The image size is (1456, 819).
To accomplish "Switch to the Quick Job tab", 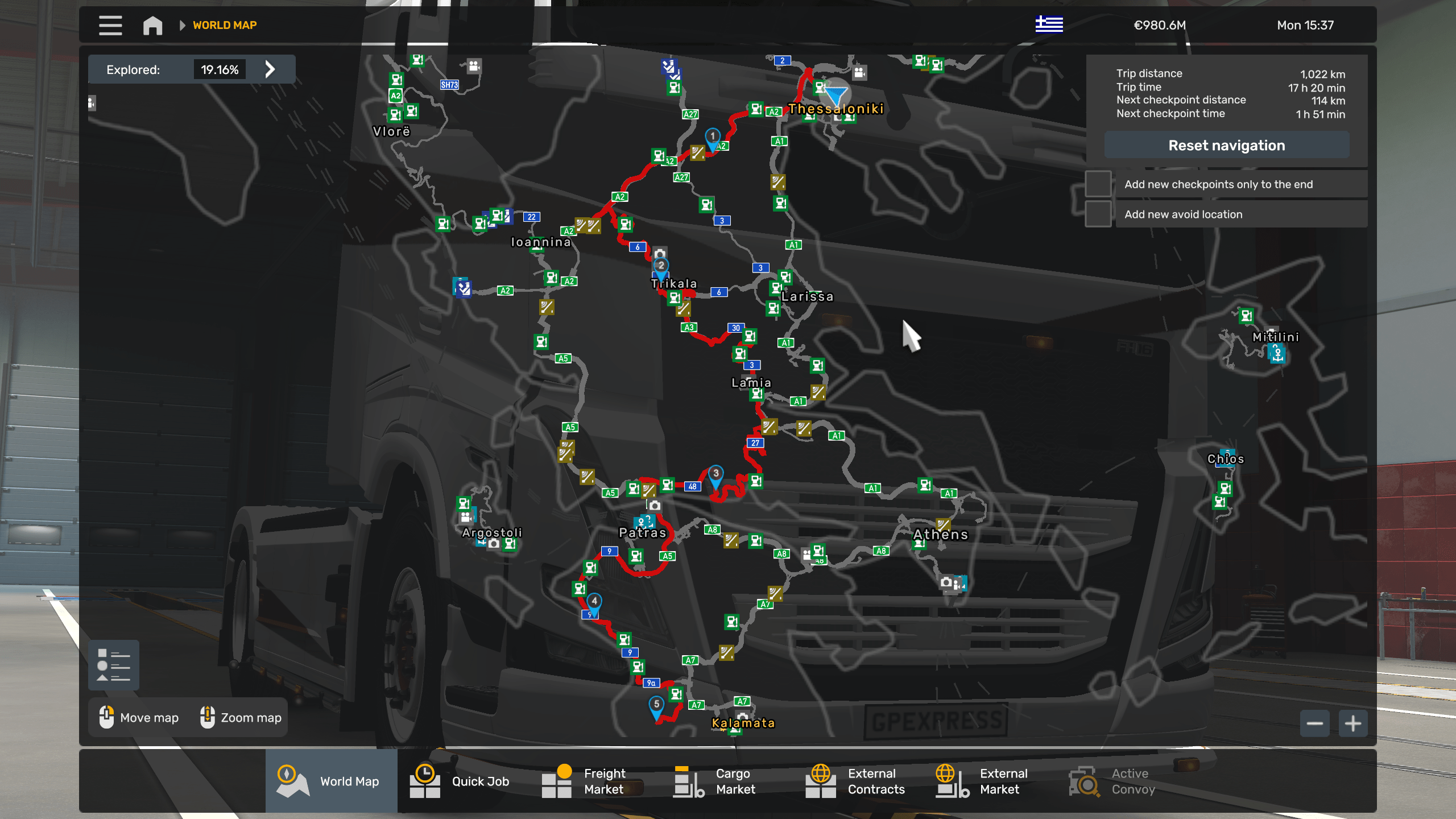I will [425, 781].
